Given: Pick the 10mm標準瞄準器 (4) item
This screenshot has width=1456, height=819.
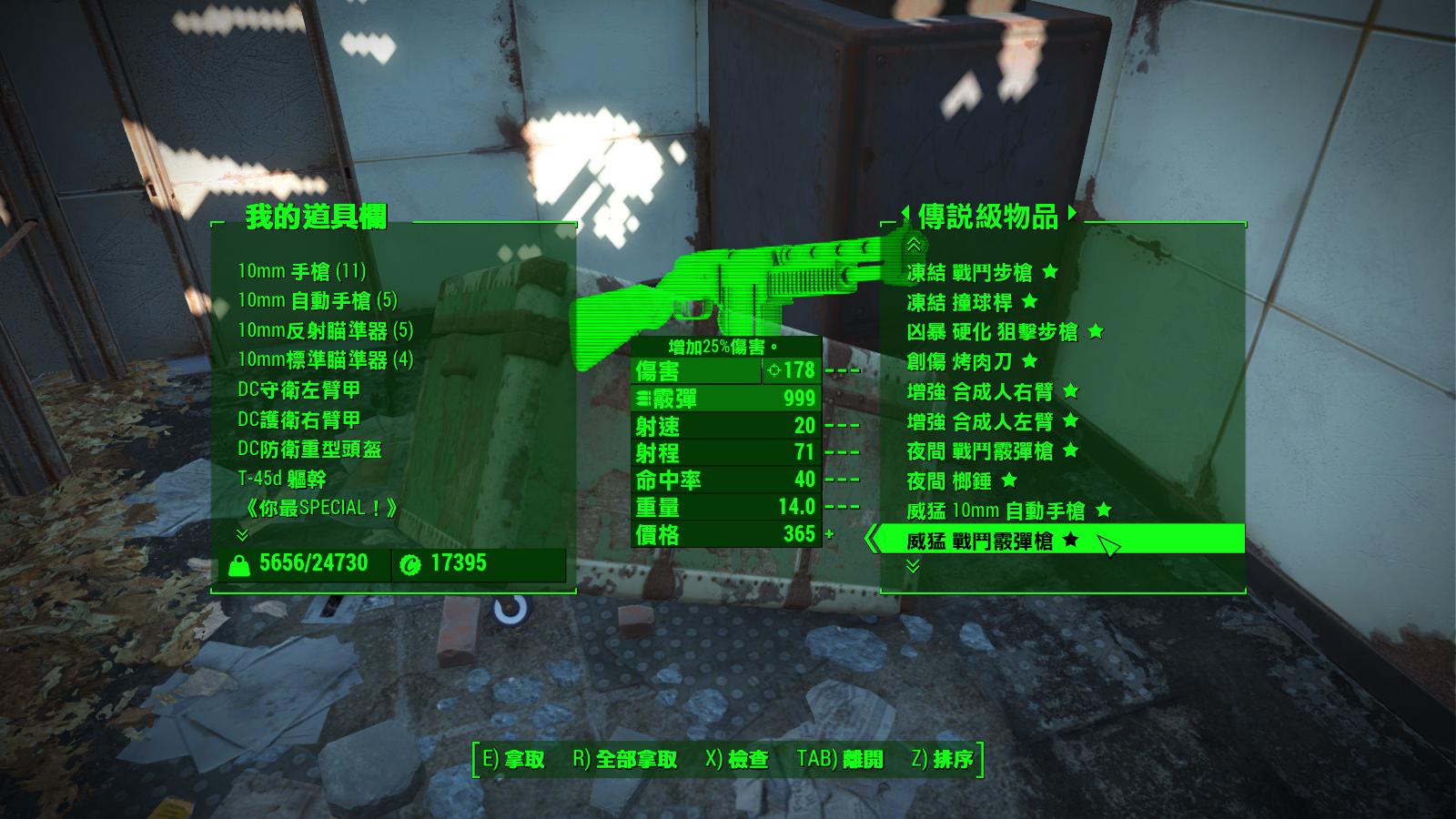Looking at the screenshot, I should pyautogui.click(x=325, y=359).
